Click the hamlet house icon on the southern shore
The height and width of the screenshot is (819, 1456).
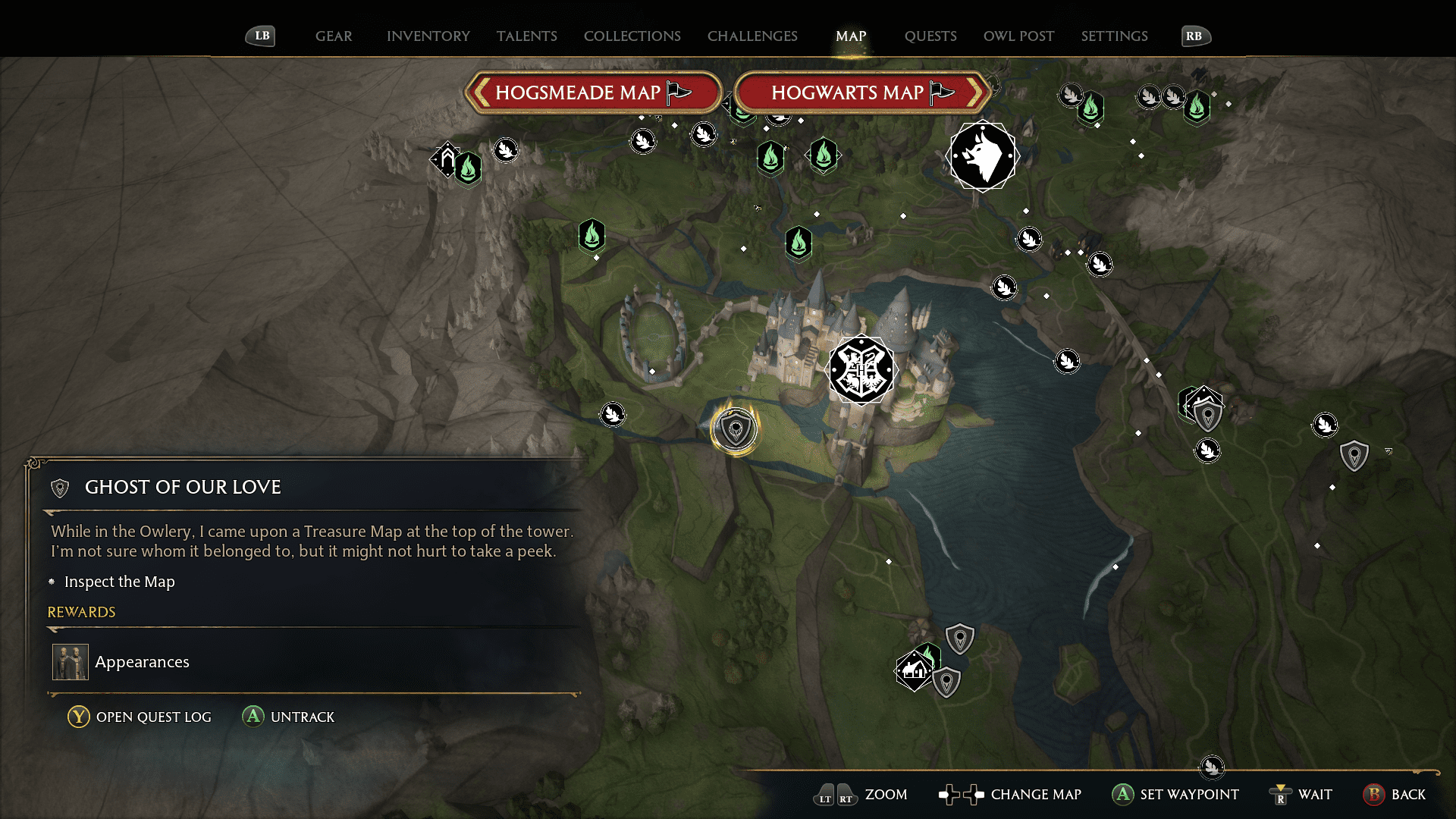912,671
